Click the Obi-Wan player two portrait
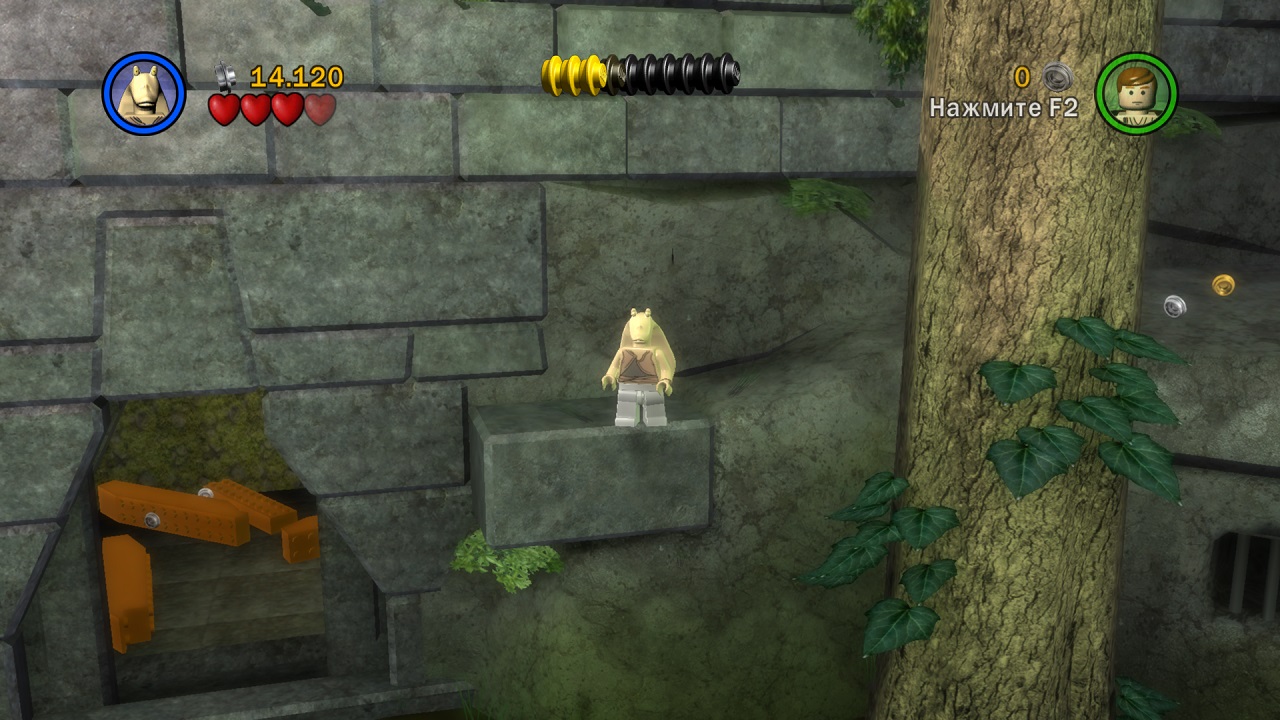Viewport: 1280px width, 720px height. (x=1136, y=93)
